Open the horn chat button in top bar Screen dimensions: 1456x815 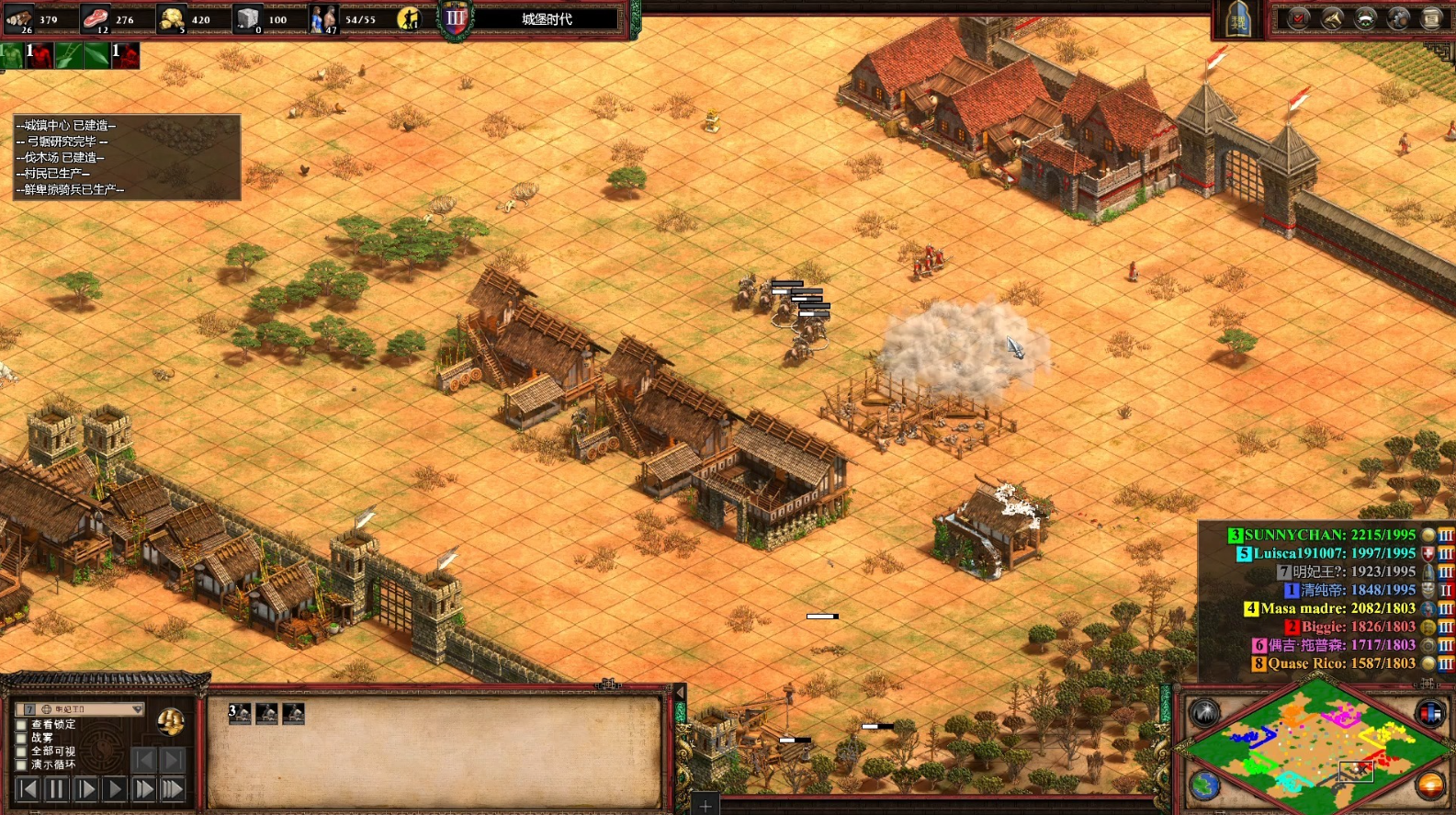pos(1332,18)
